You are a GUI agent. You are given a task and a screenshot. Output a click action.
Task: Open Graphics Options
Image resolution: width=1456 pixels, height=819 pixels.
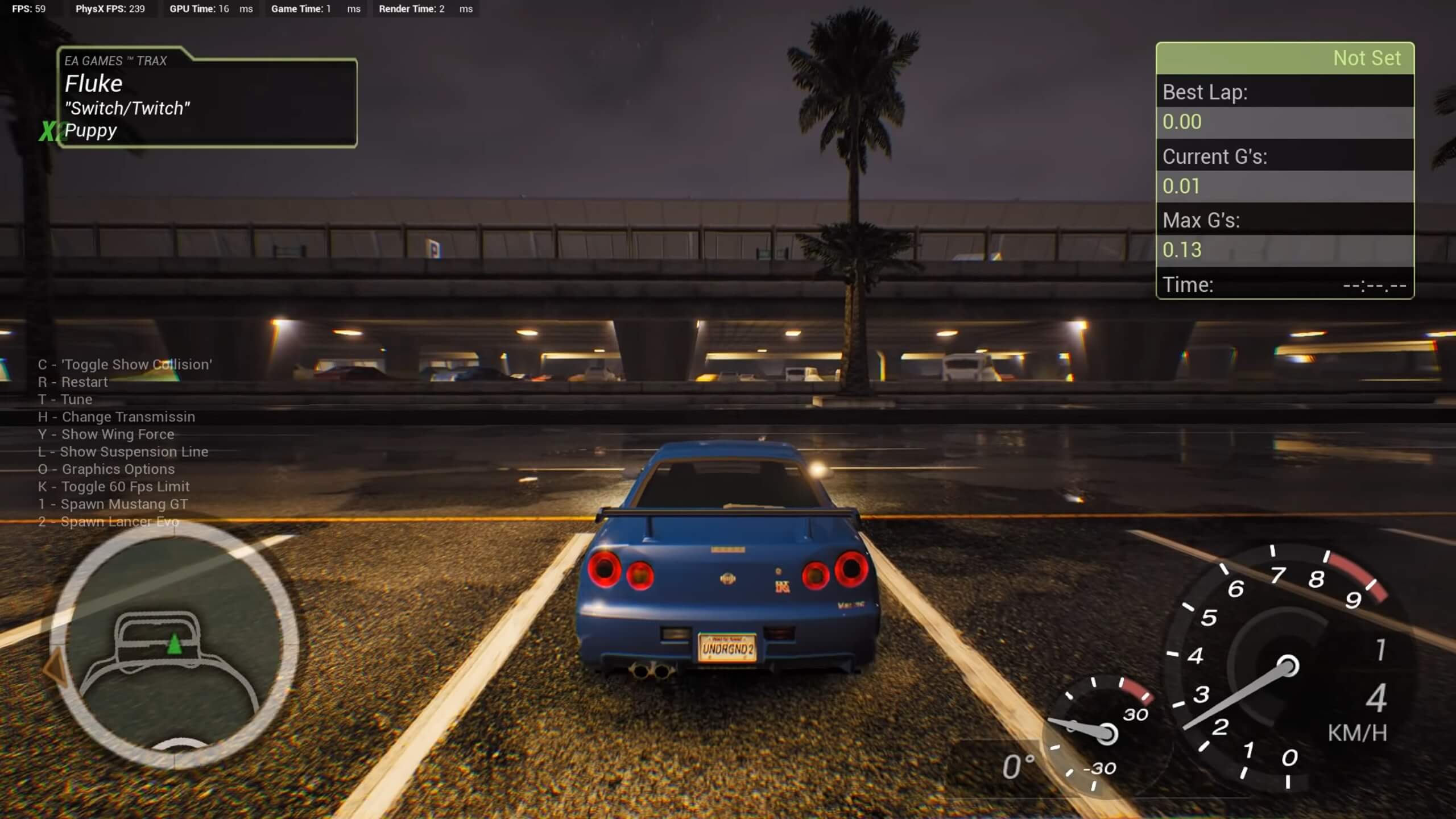tap(106, 469)
